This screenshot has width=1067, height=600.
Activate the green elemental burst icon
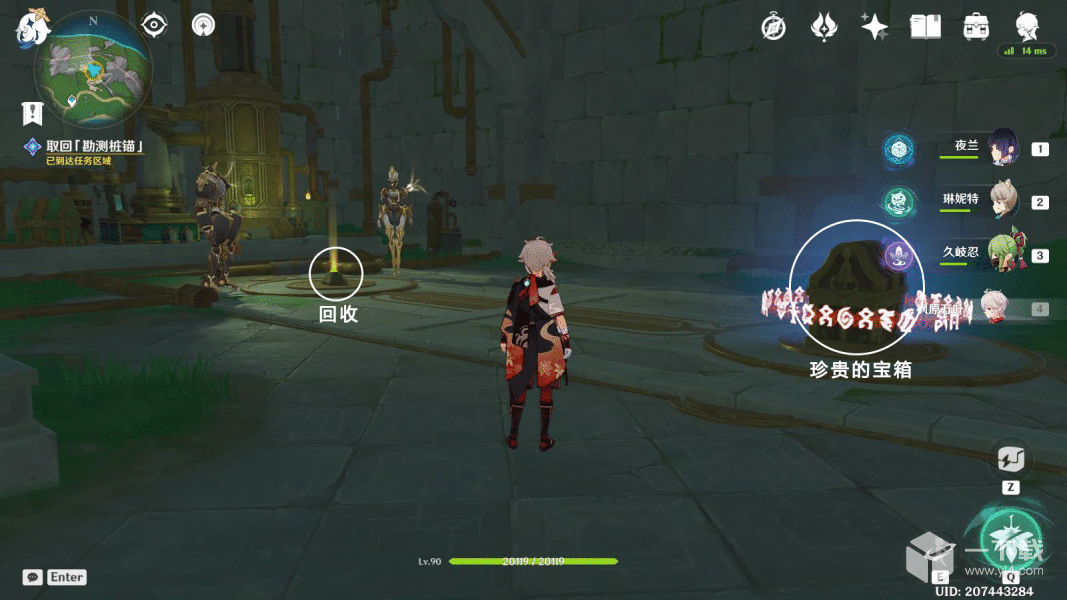pos(1010,537)
